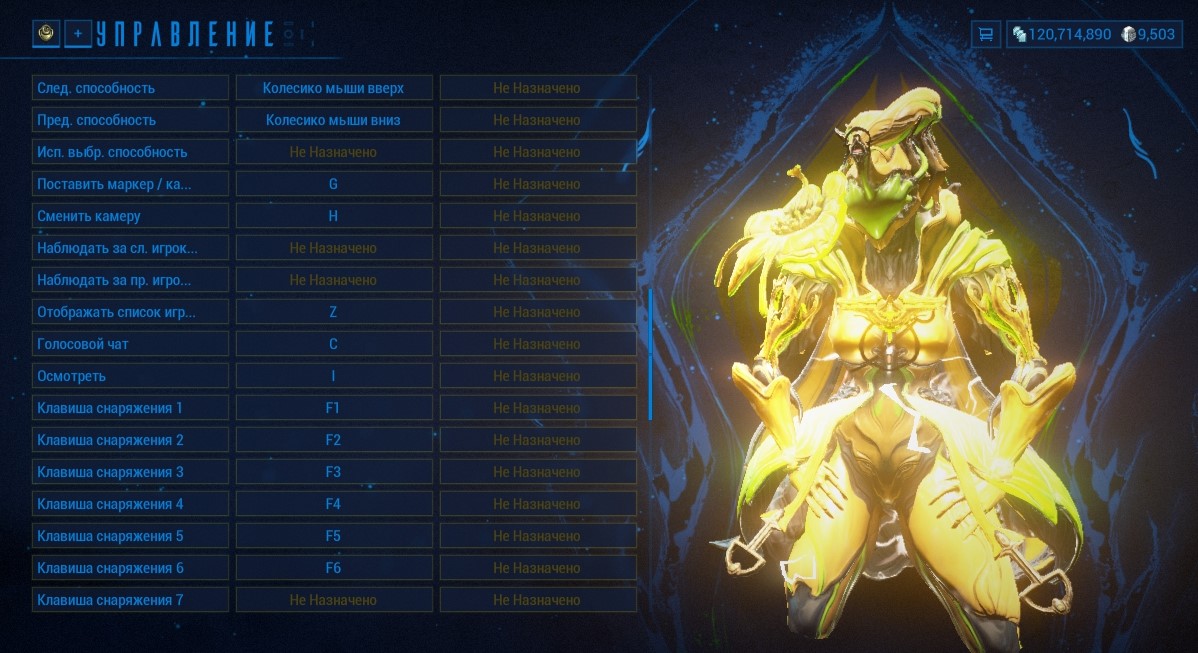Rebind the 'Колесико мыши вверх' key cell
Viewport: 1198px width, 653px height.
click(x=333, y=88)
